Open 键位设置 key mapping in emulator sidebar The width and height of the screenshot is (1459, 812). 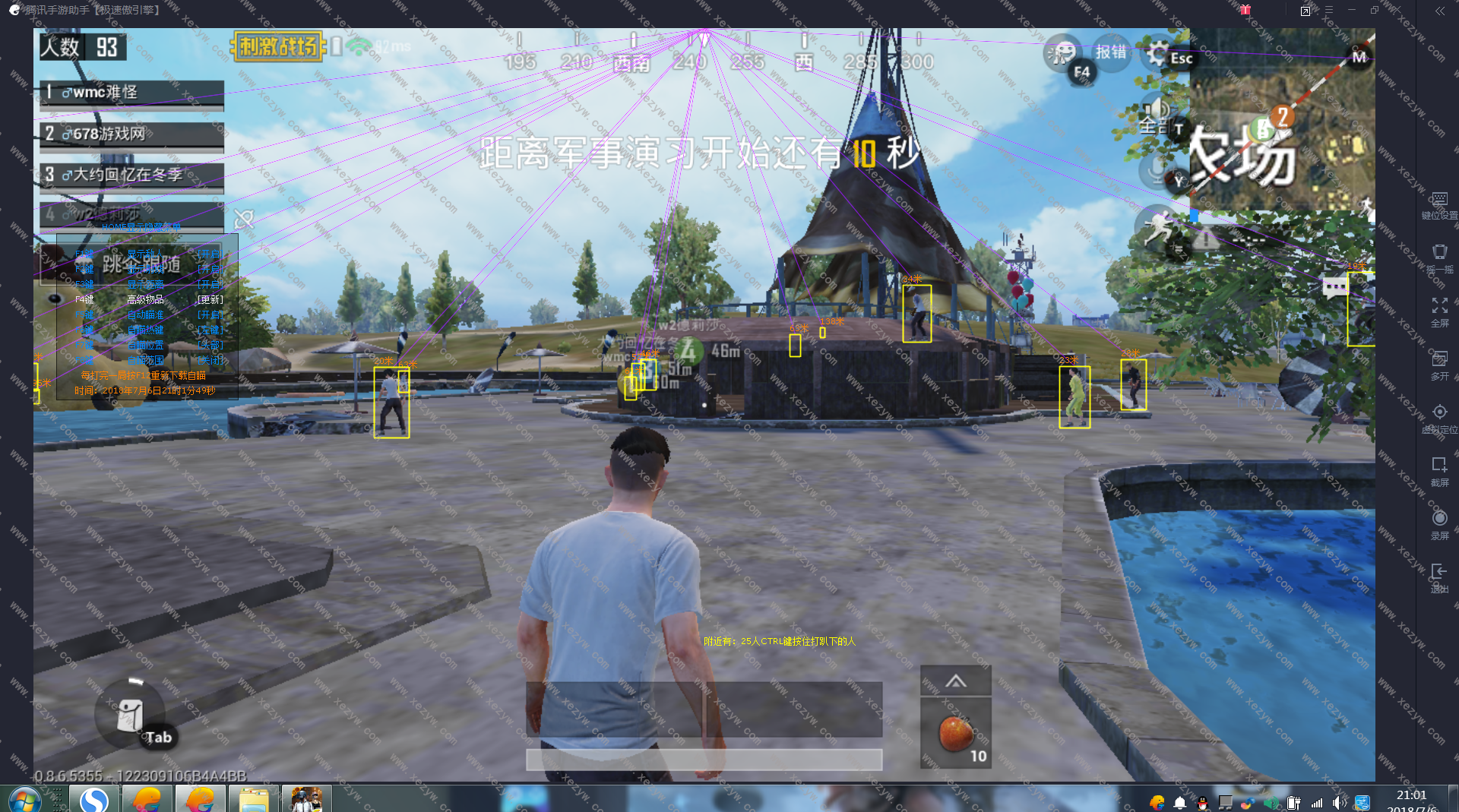pyautogui.click(x=1439, y=205)
